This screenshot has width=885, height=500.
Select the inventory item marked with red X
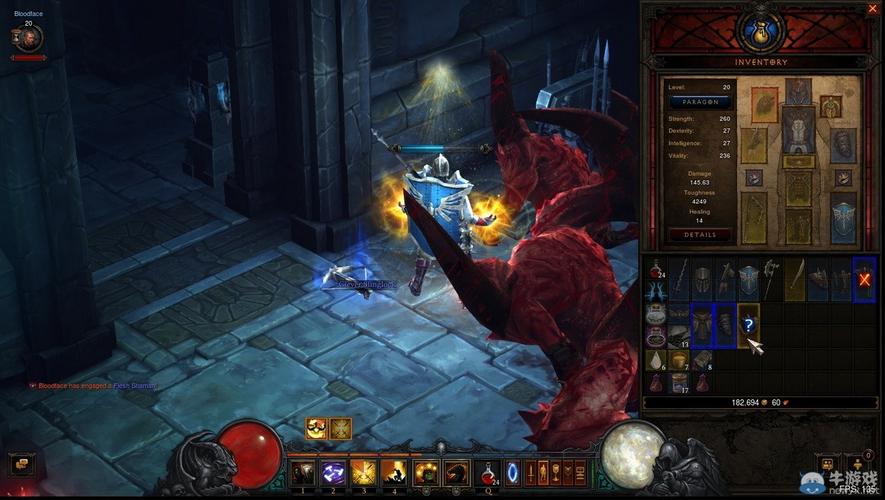[x=864, y=278]
